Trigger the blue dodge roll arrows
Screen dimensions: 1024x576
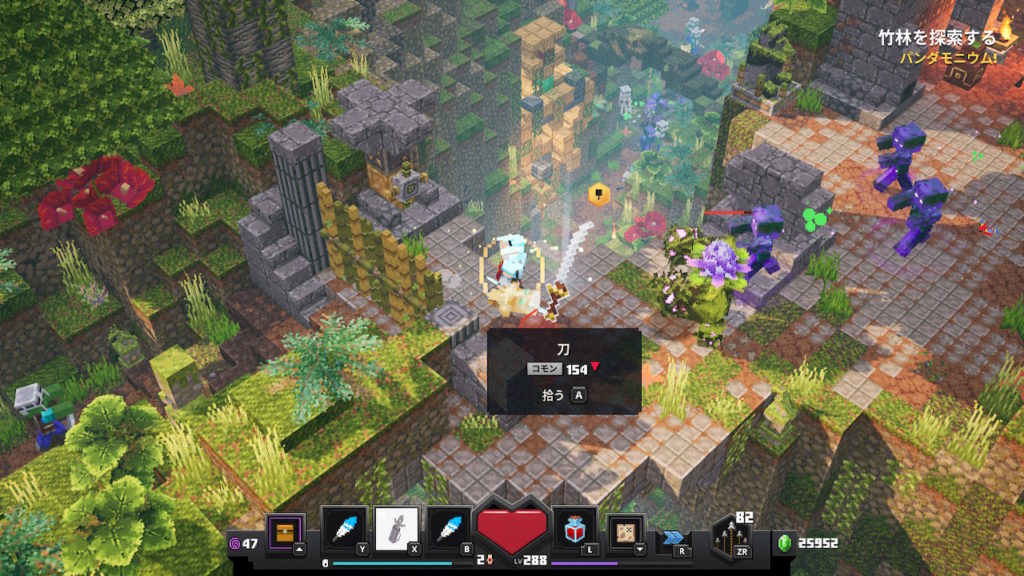672,537
